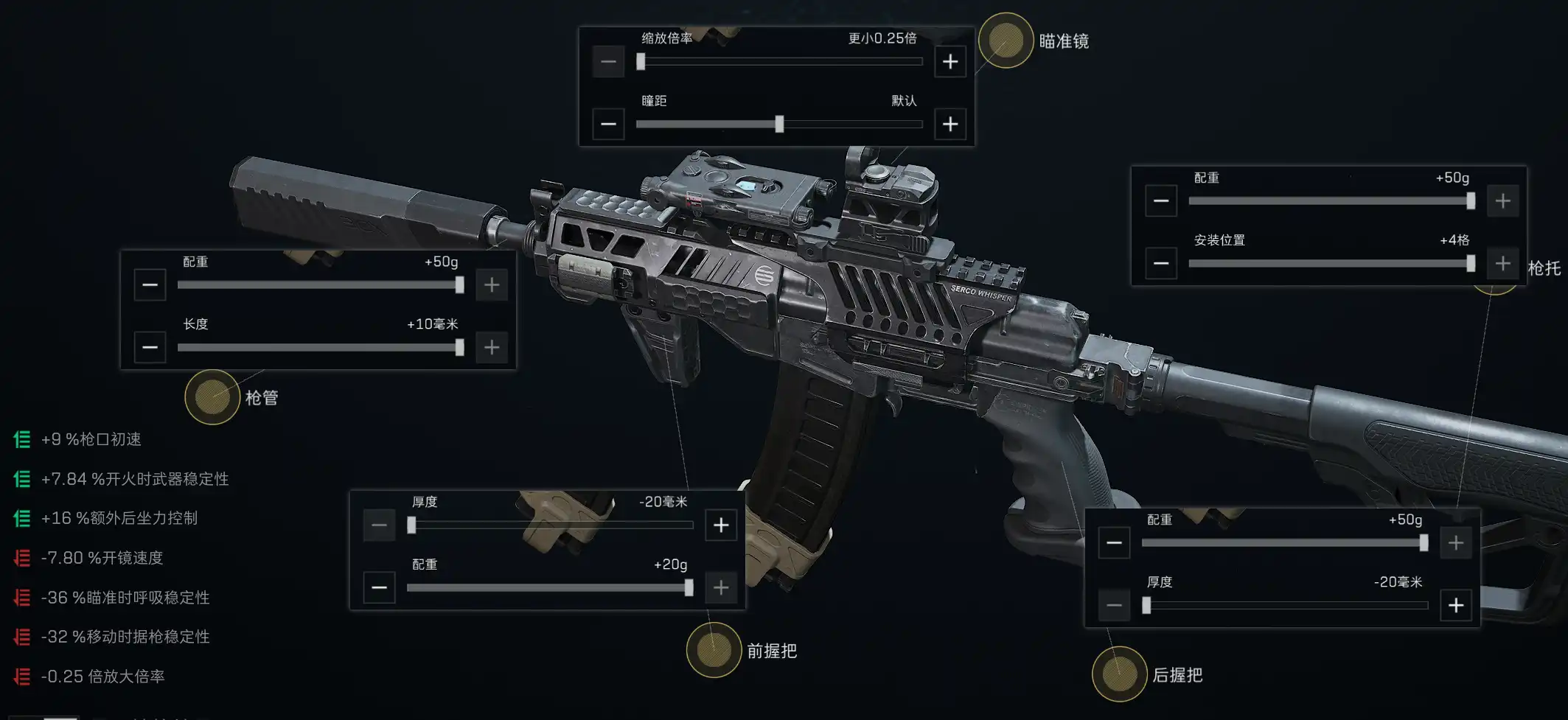
Task: Lower 枪托 panel's 配重 with minus
Action: (1161, 200)
